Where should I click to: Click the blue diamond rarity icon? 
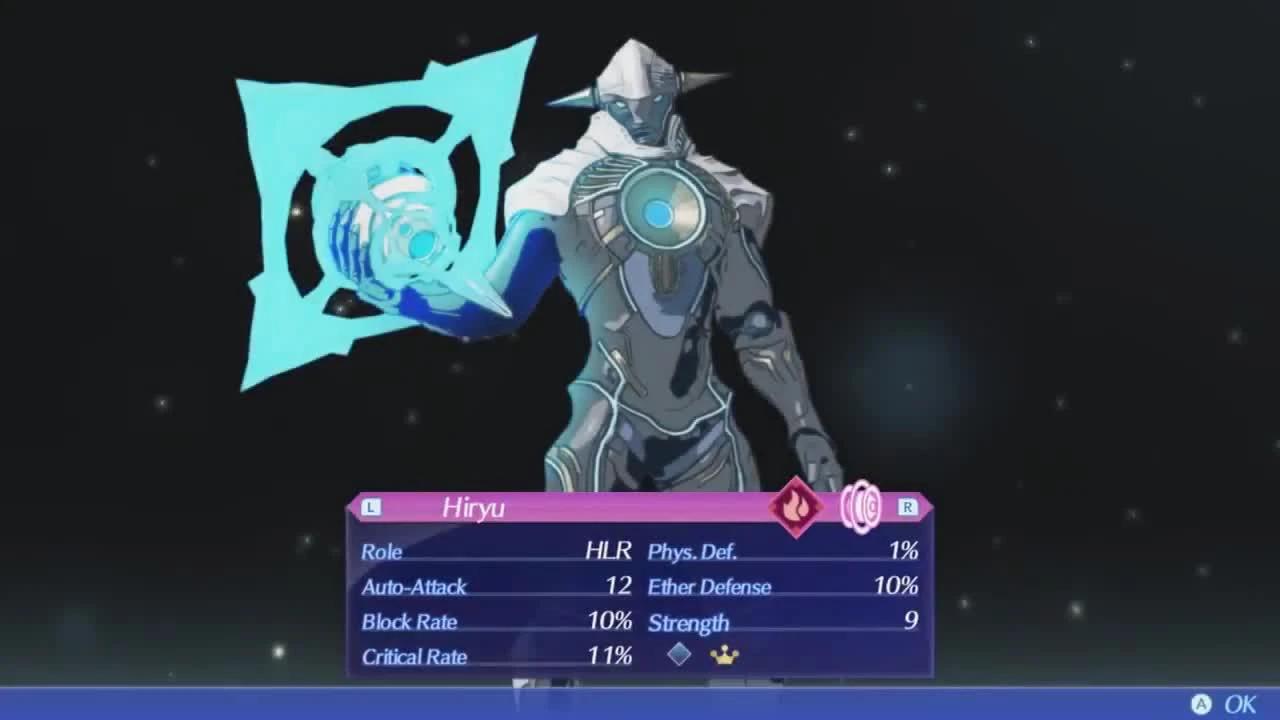click(678, 656)
